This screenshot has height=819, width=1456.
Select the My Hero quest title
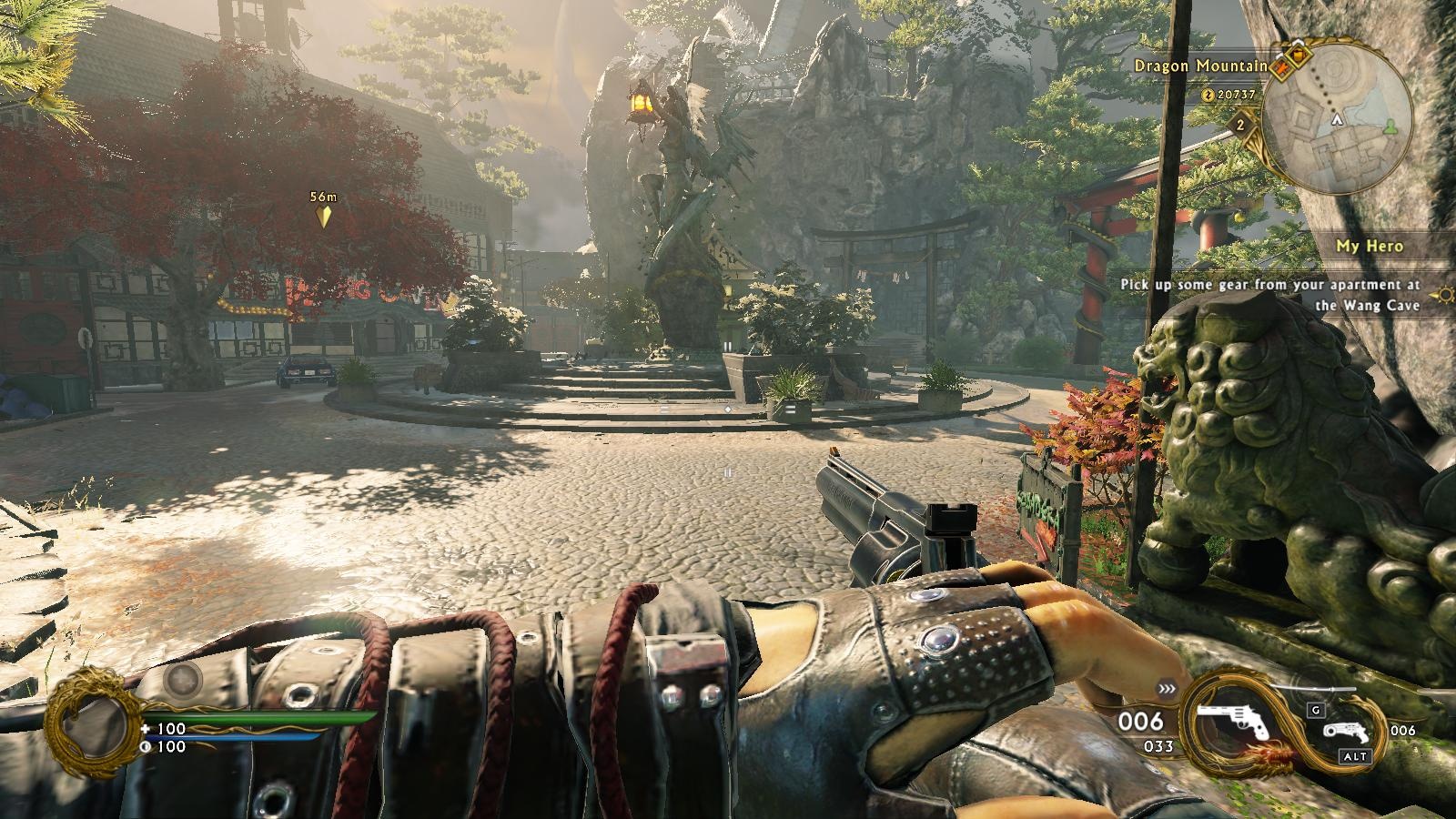click(x=1369, y=246)
